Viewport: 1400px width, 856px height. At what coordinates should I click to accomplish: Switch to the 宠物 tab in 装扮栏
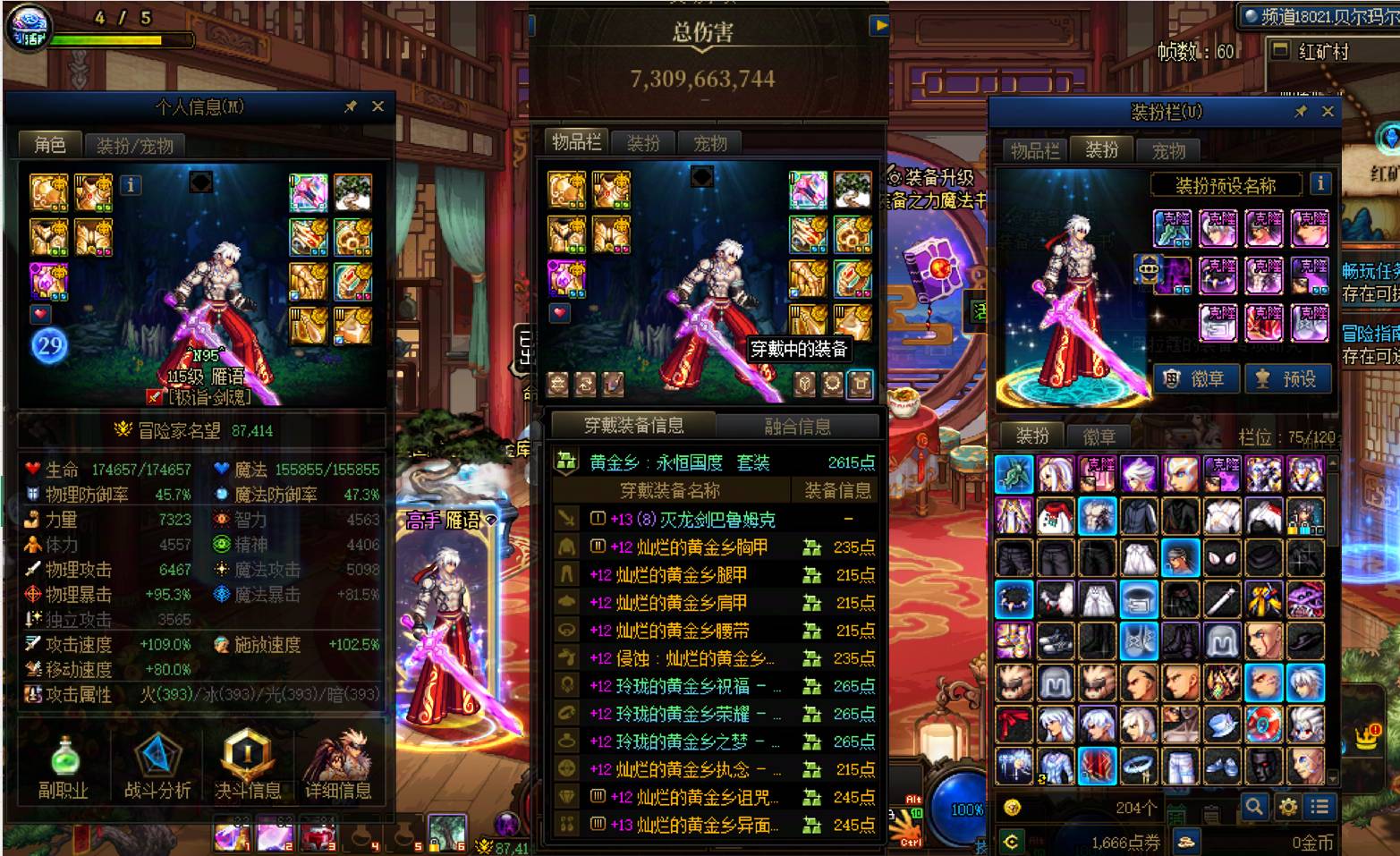coord(1168,151)
